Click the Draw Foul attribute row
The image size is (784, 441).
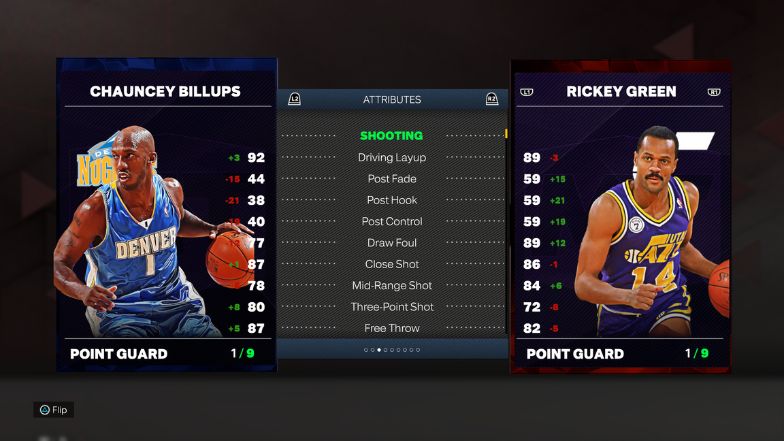tap(392, 243)
